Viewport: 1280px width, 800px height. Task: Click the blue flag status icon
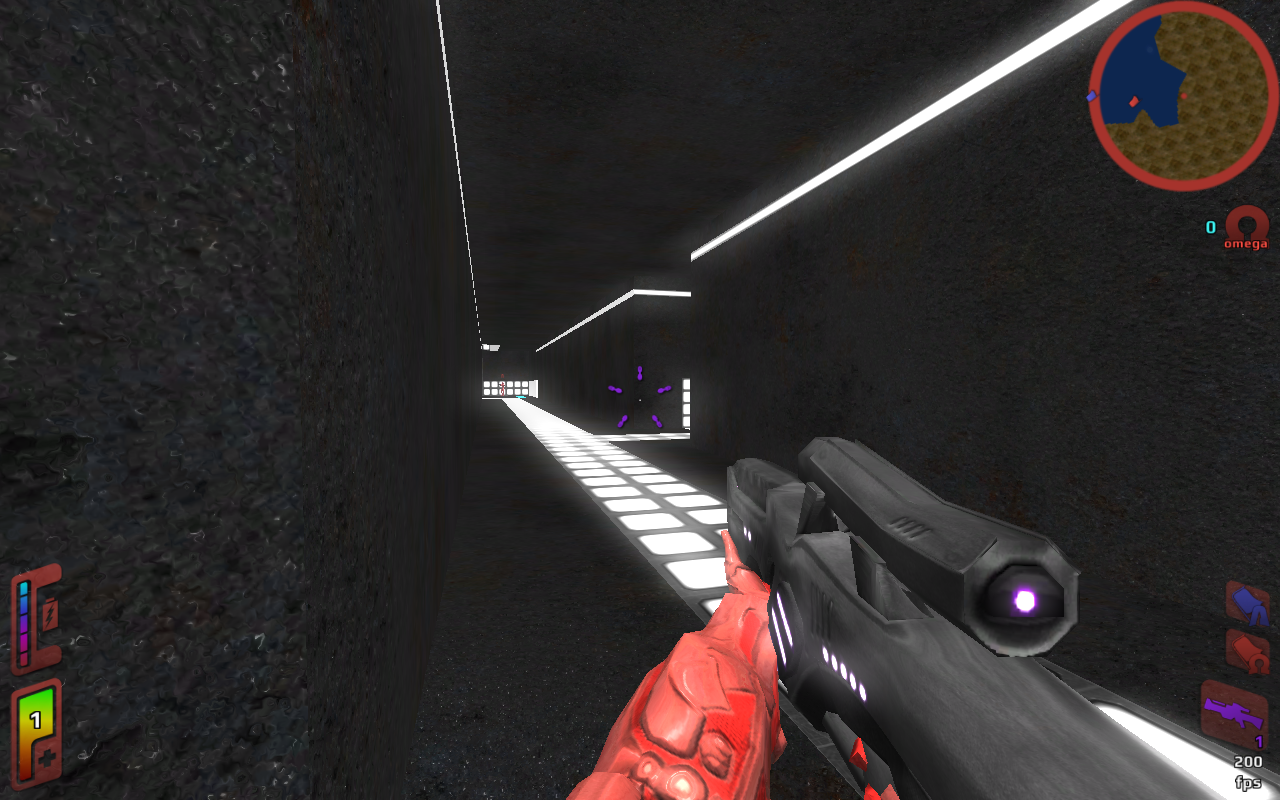point(1247,603)
